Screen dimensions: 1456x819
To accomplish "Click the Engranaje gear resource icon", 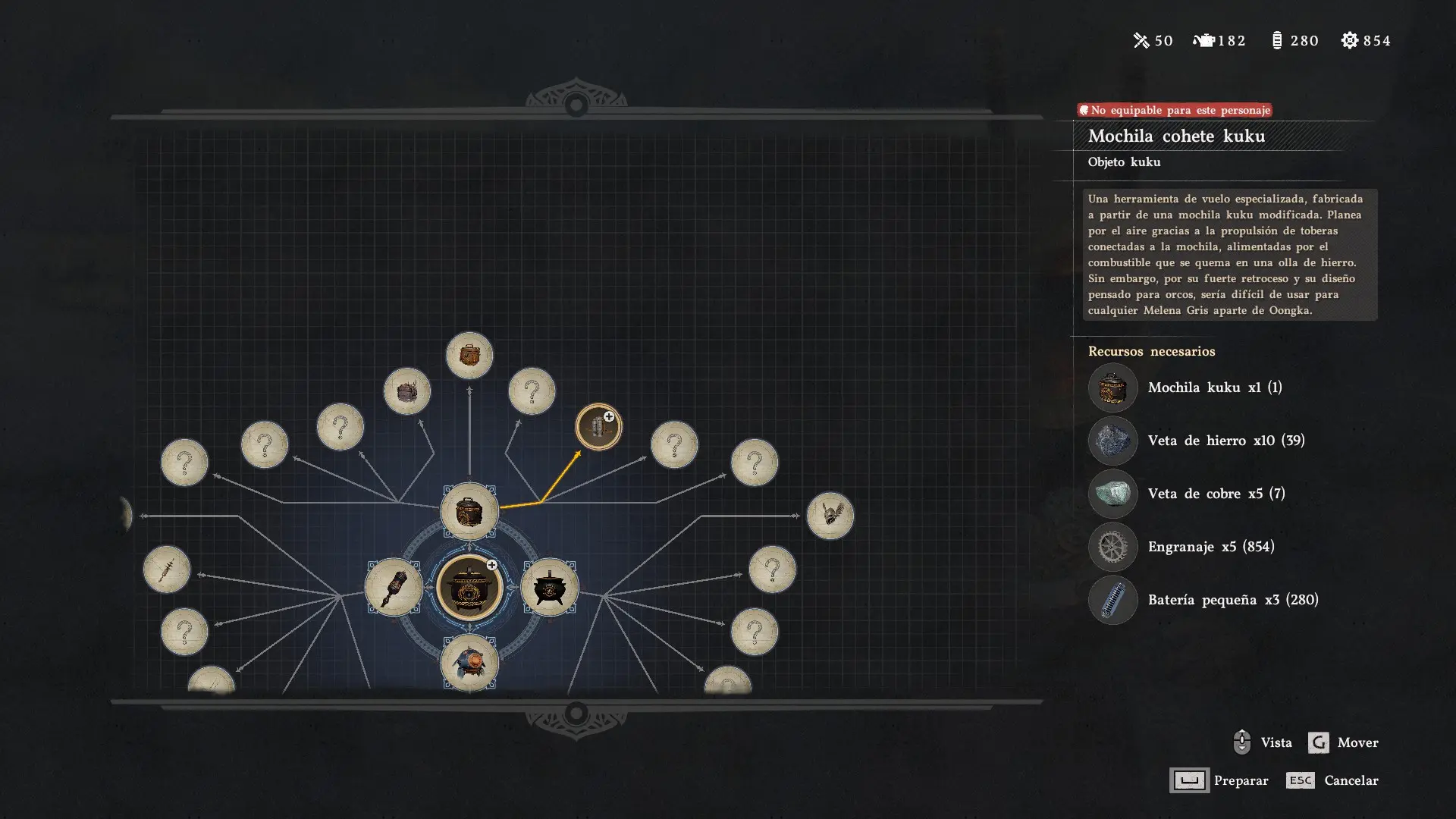I will (1112, 547).
